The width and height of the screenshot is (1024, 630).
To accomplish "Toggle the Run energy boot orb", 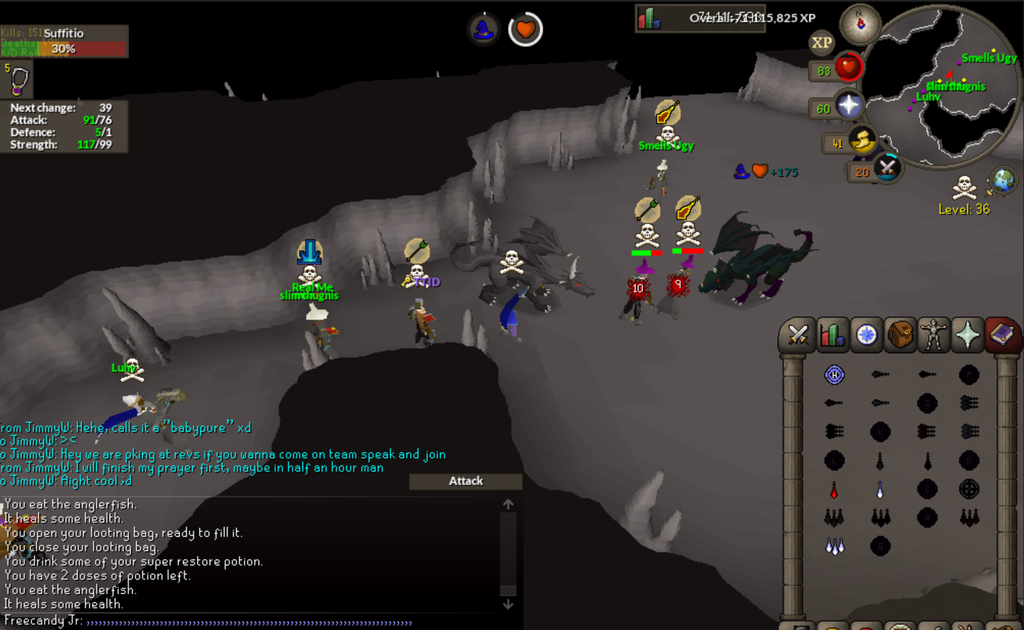I will click(x=860, y=141).
